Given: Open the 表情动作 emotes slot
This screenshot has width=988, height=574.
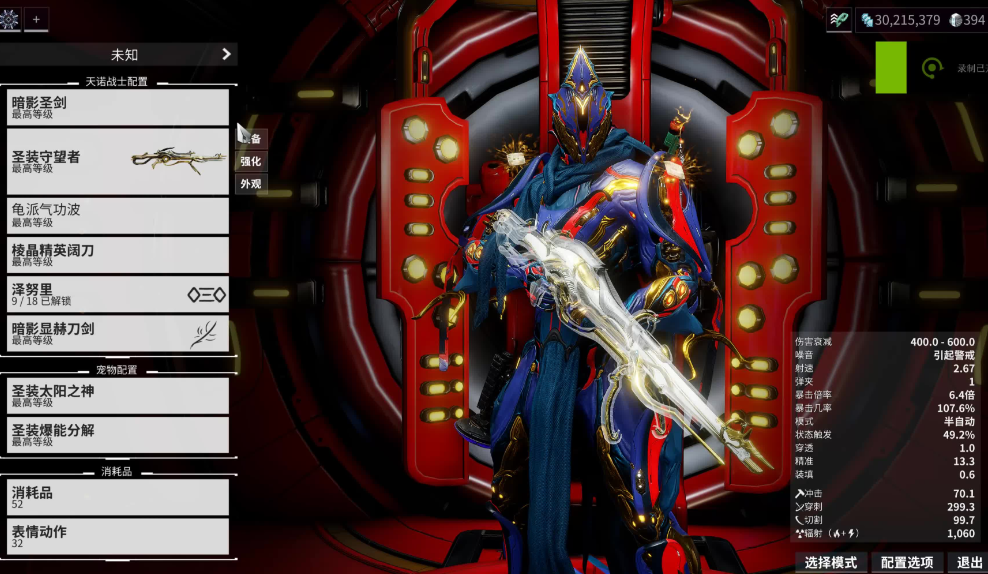Looking at the screenshot, I should pos(118,536).
